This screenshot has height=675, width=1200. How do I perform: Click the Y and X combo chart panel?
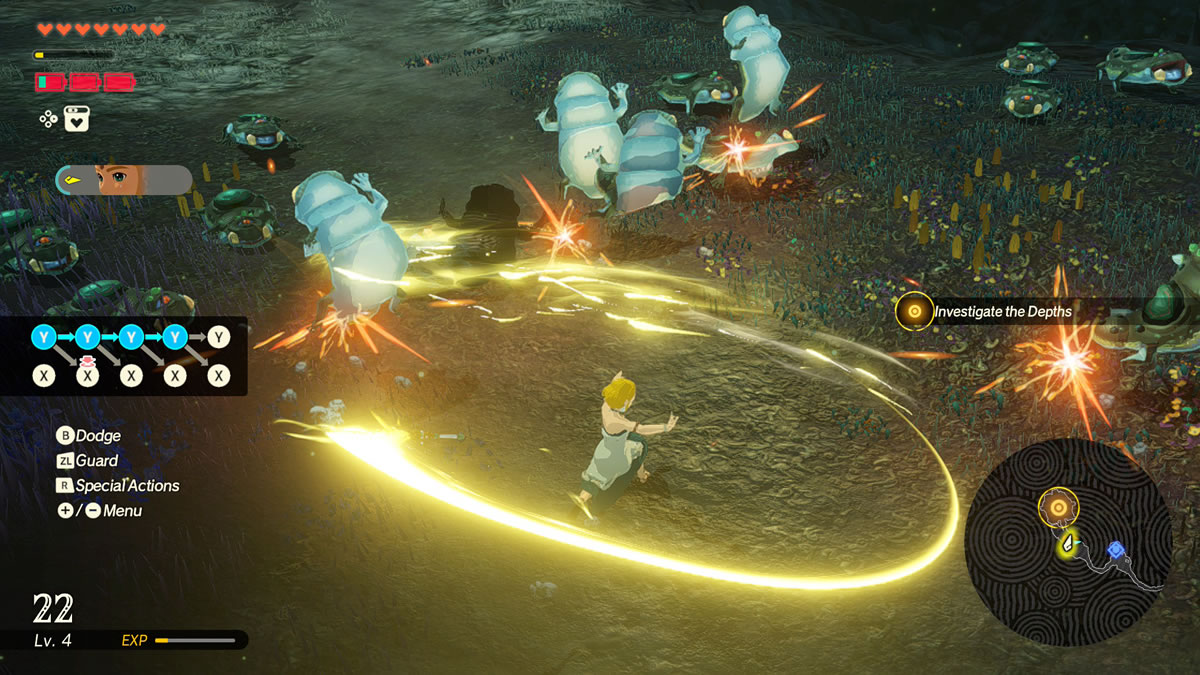124,356
